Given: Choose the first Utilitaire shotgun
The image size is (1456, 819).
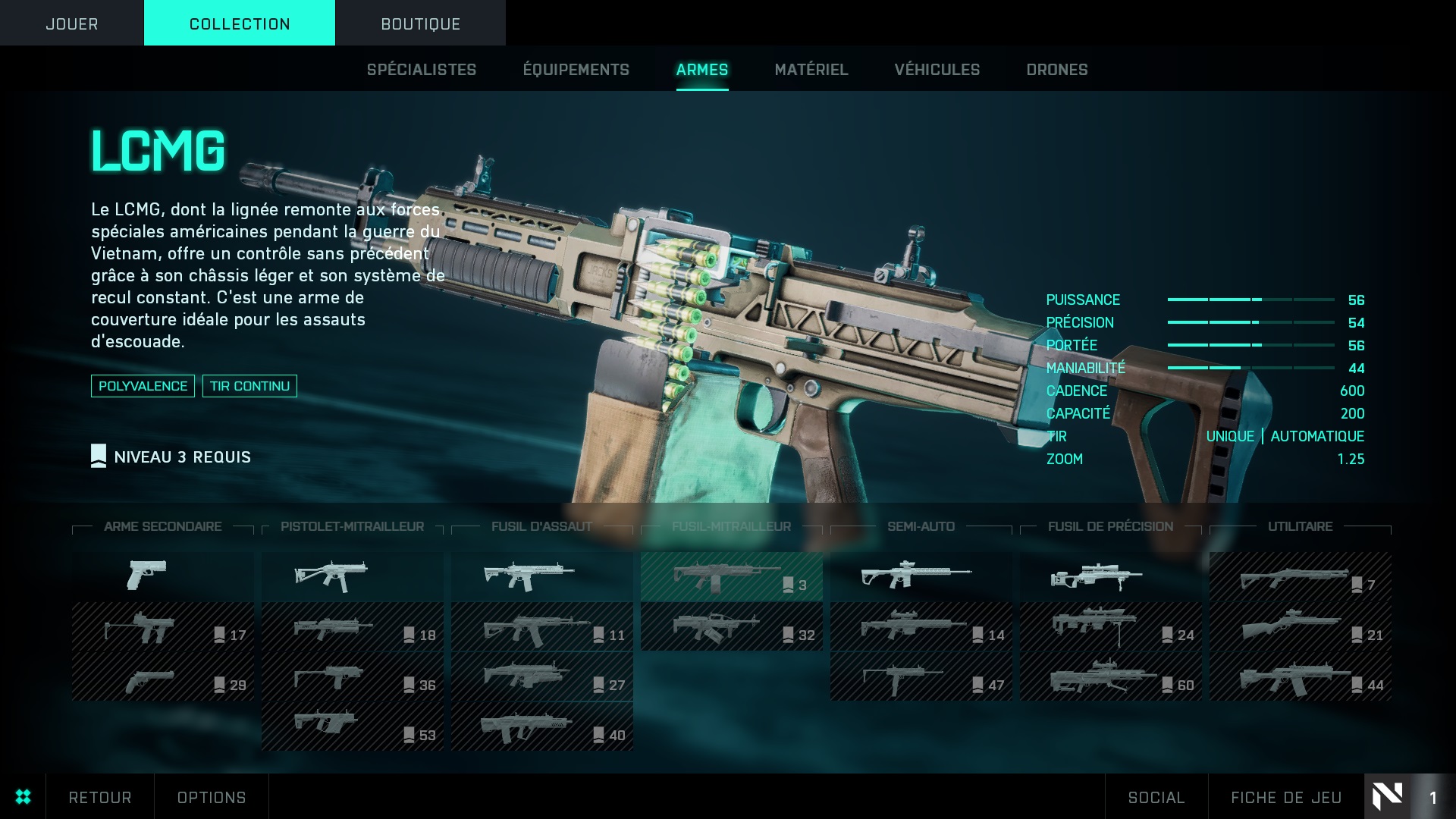Looking at the screenshot, I should [1299, 576].
